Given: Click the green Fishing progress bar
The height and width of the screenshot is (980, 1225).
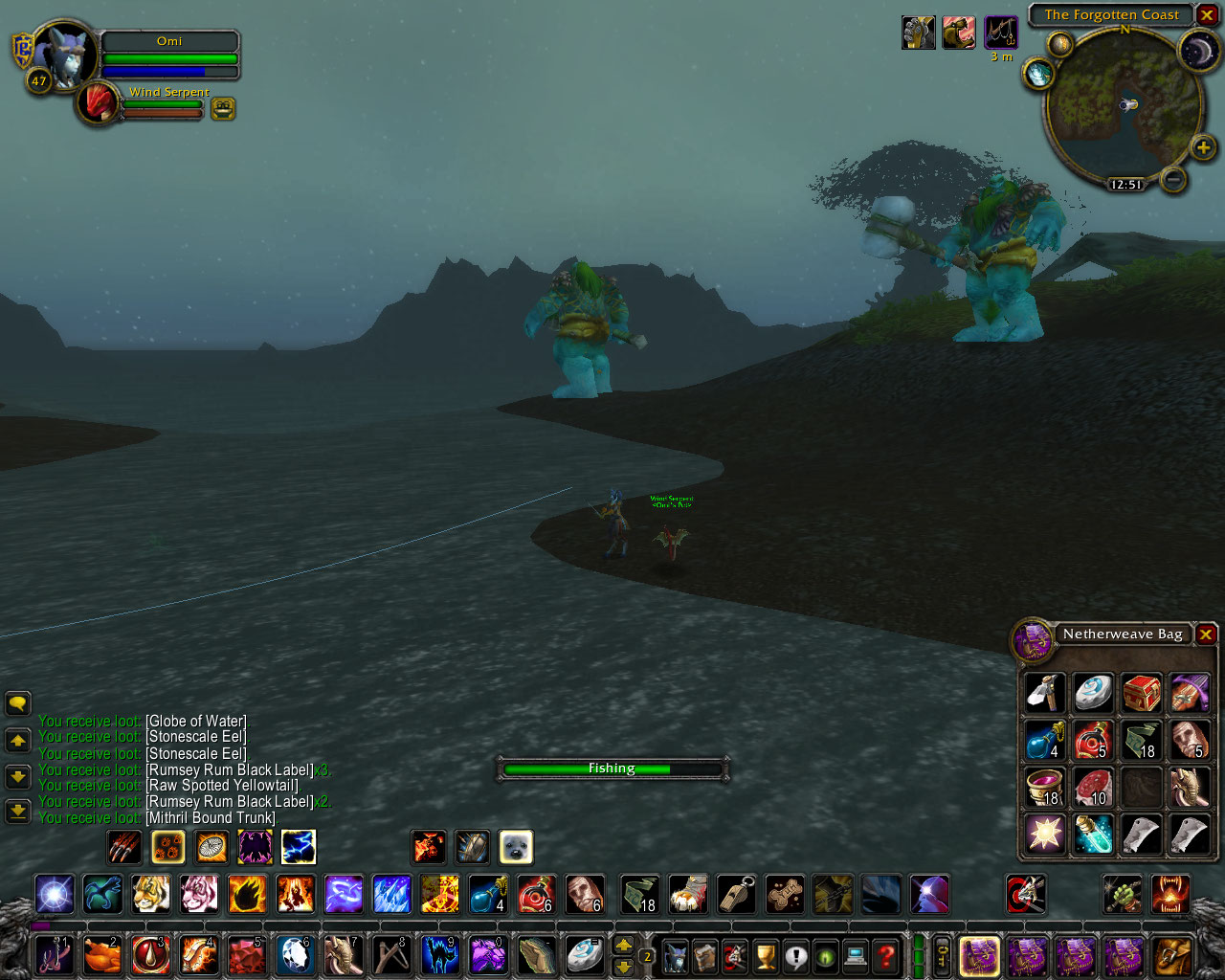Looking at the screenshot, I should [612, 768].
